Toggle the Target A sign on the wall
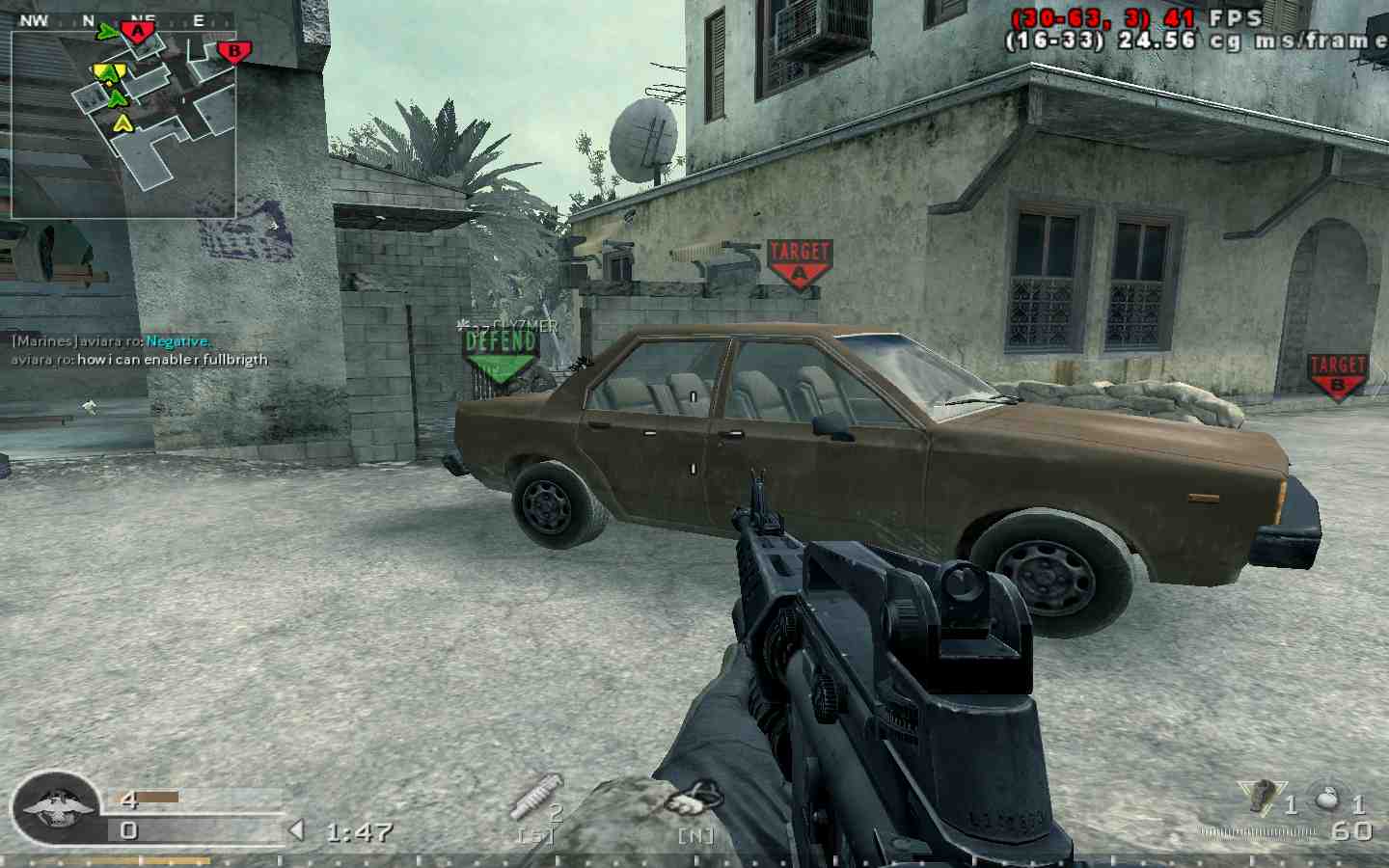Screen dimensions: 1389x868 [x=799, y=260]
